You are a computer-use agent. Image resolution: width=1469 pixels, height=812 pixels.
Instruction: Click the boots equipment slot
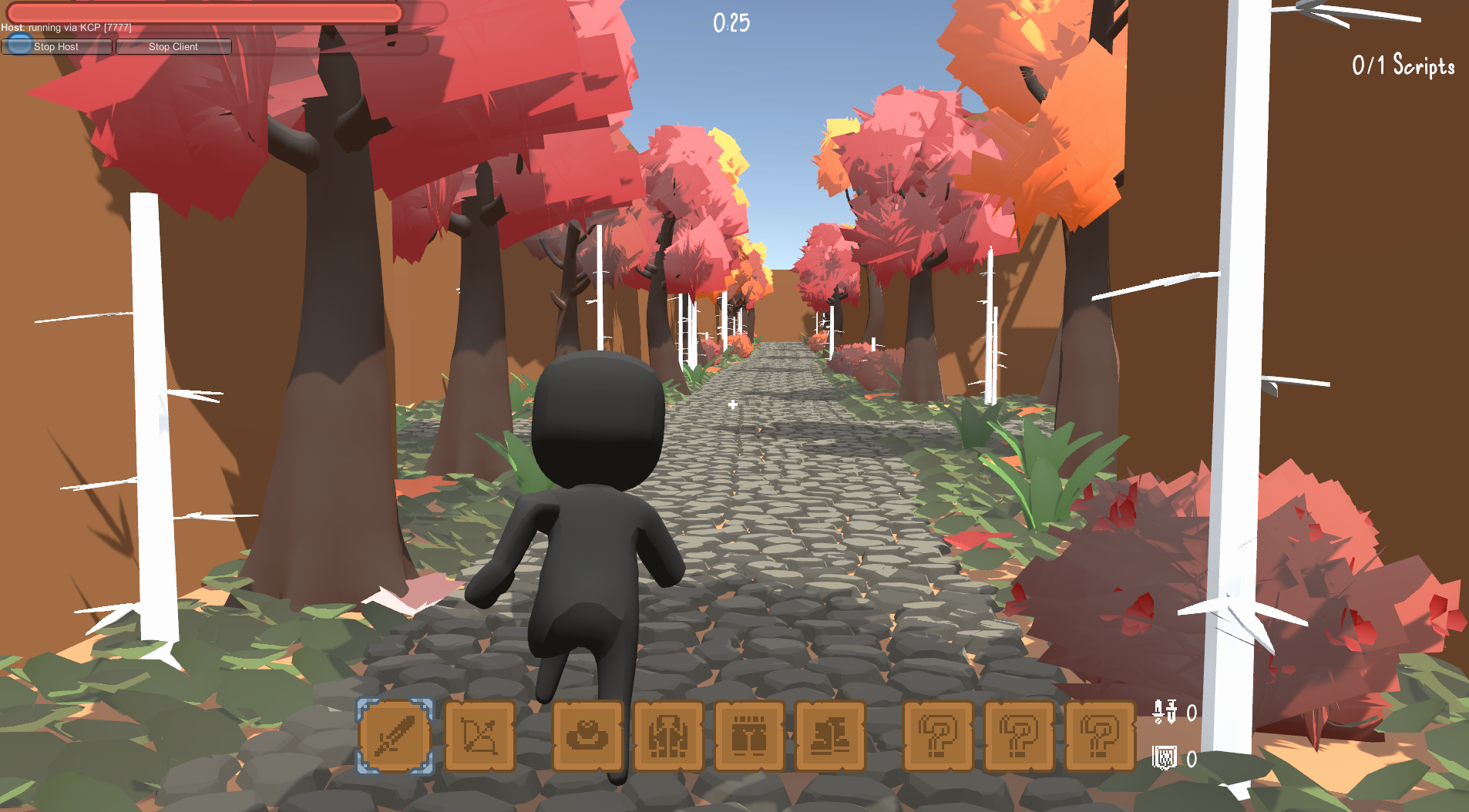click(829, 736)
